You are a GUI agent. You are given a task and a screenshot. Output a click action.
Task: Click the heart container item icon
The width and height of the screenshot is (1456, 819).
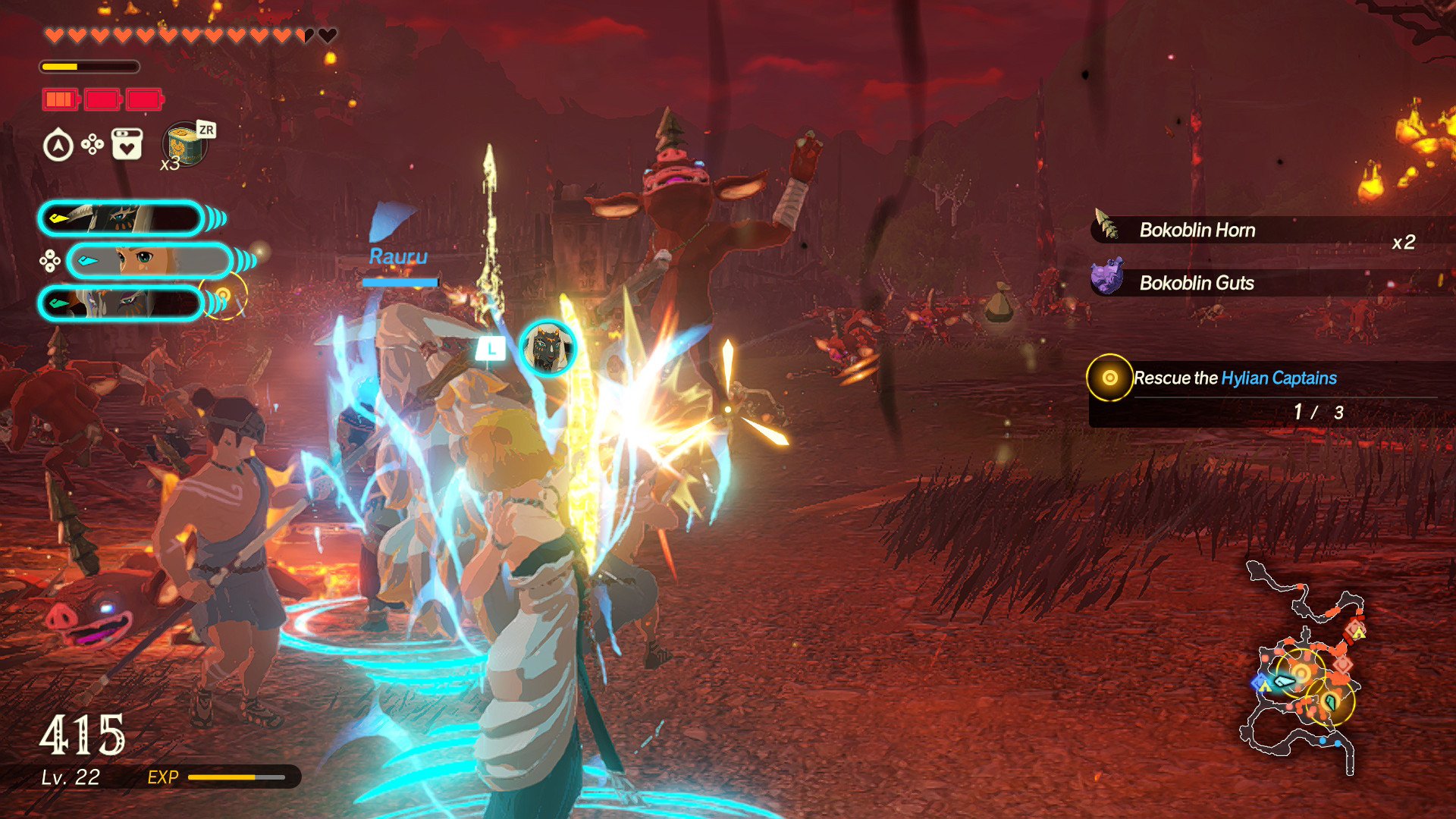[127, 144]
